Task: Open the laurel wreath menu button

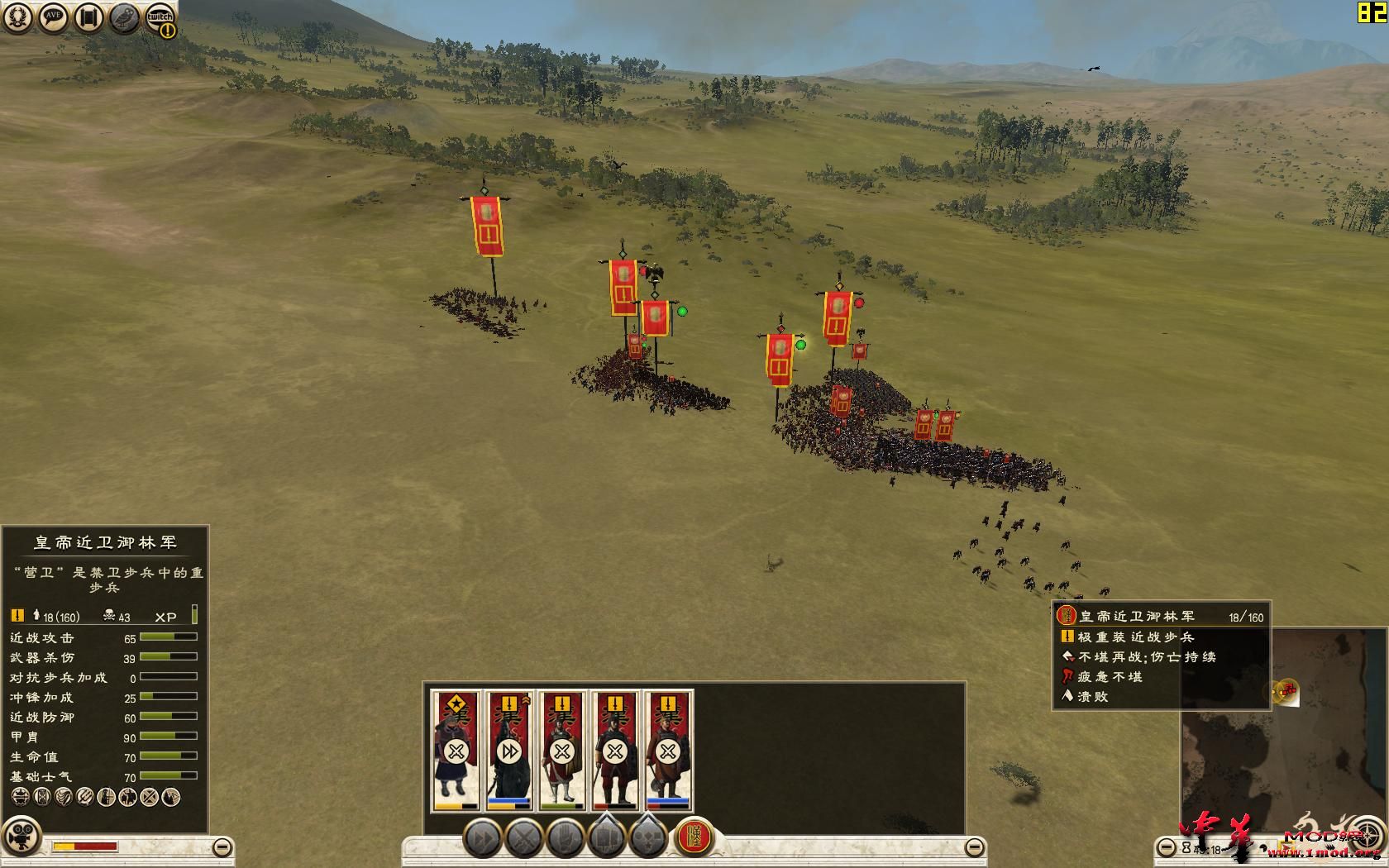Action: (18, 18)
